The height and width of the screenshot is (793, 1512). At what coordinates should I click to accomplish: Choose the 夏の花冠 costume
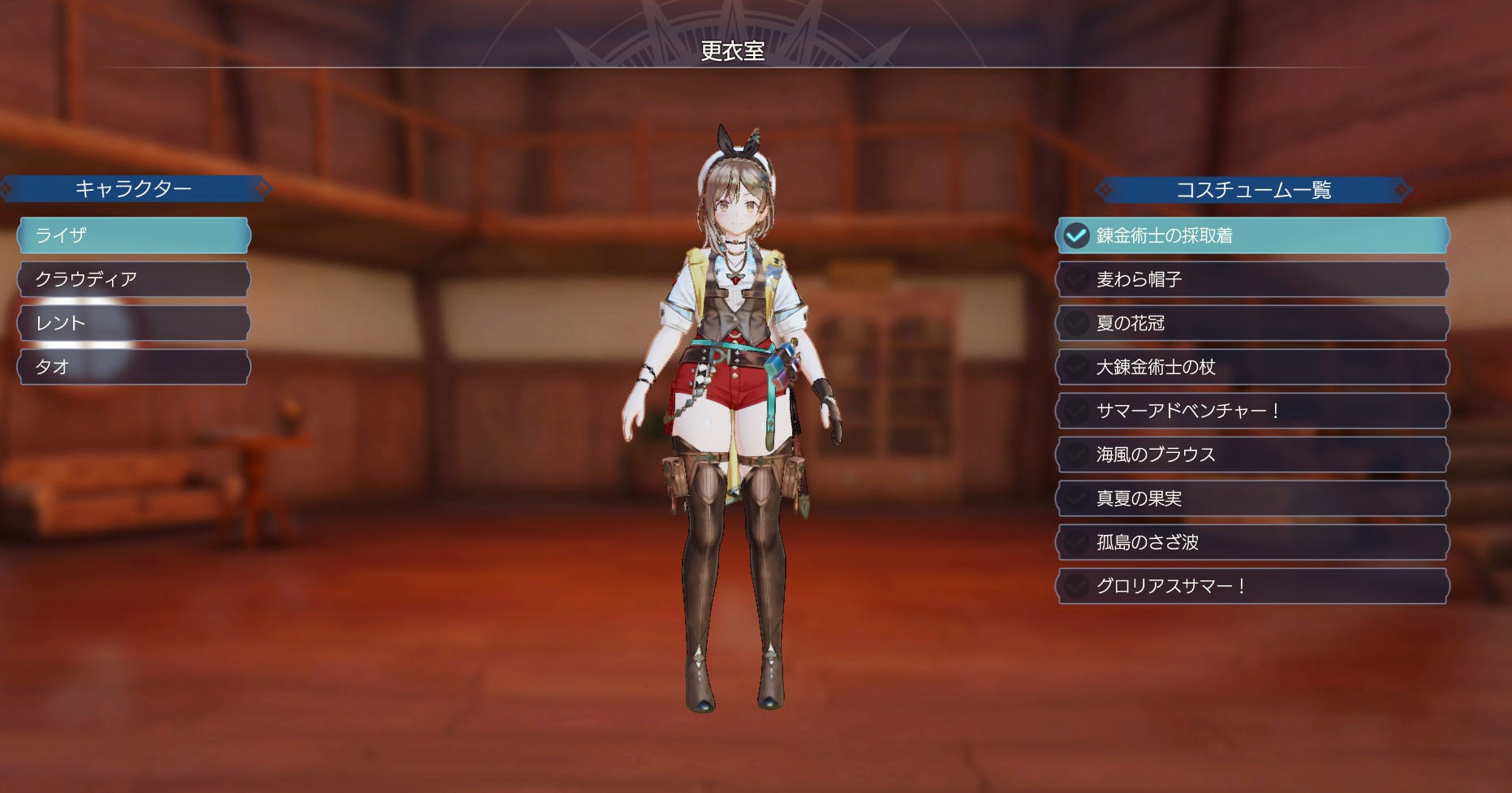1252,323
